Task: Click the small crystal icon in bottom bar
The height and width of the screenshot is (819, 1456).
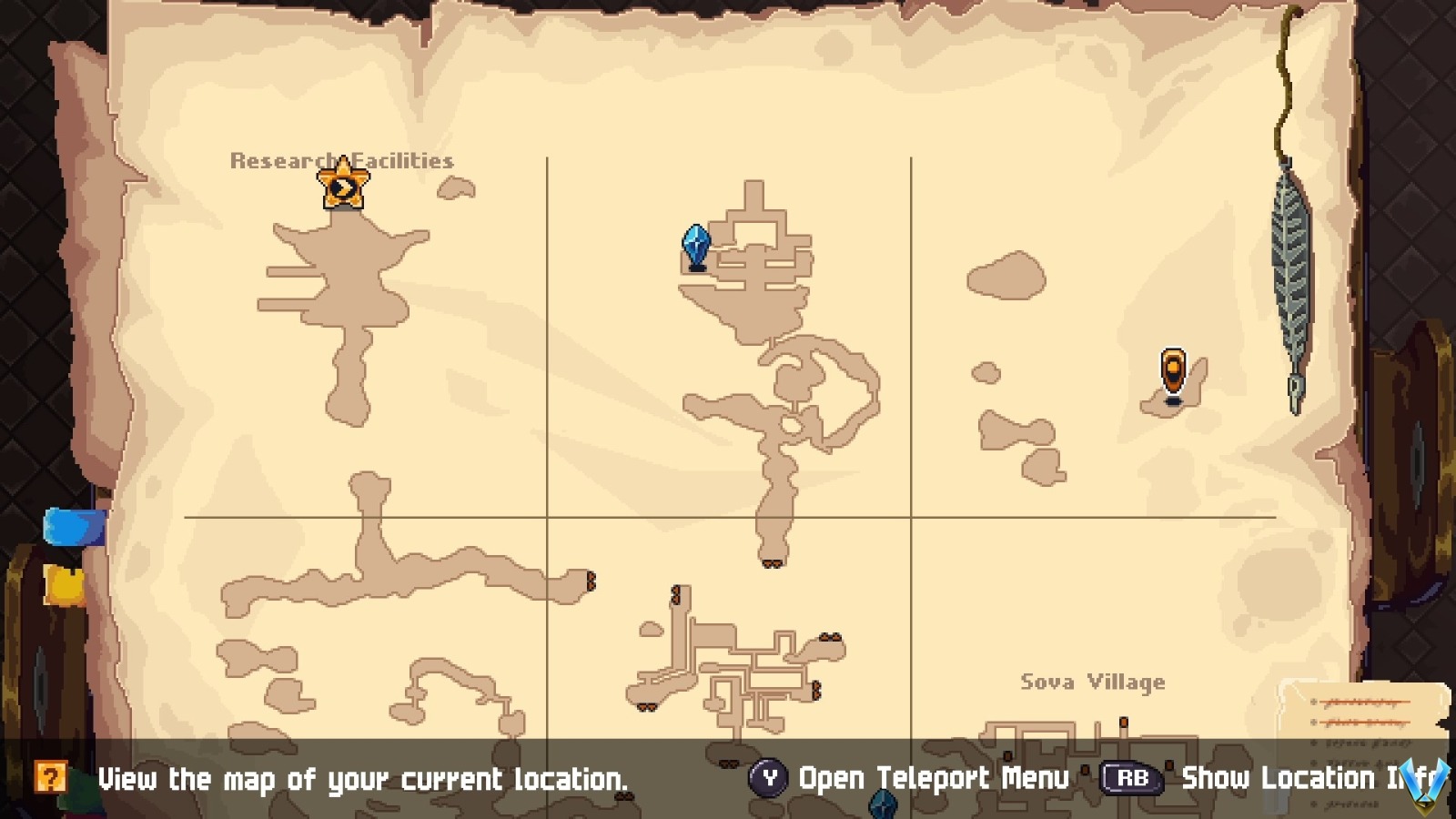Action: click(x=883, y=806)
